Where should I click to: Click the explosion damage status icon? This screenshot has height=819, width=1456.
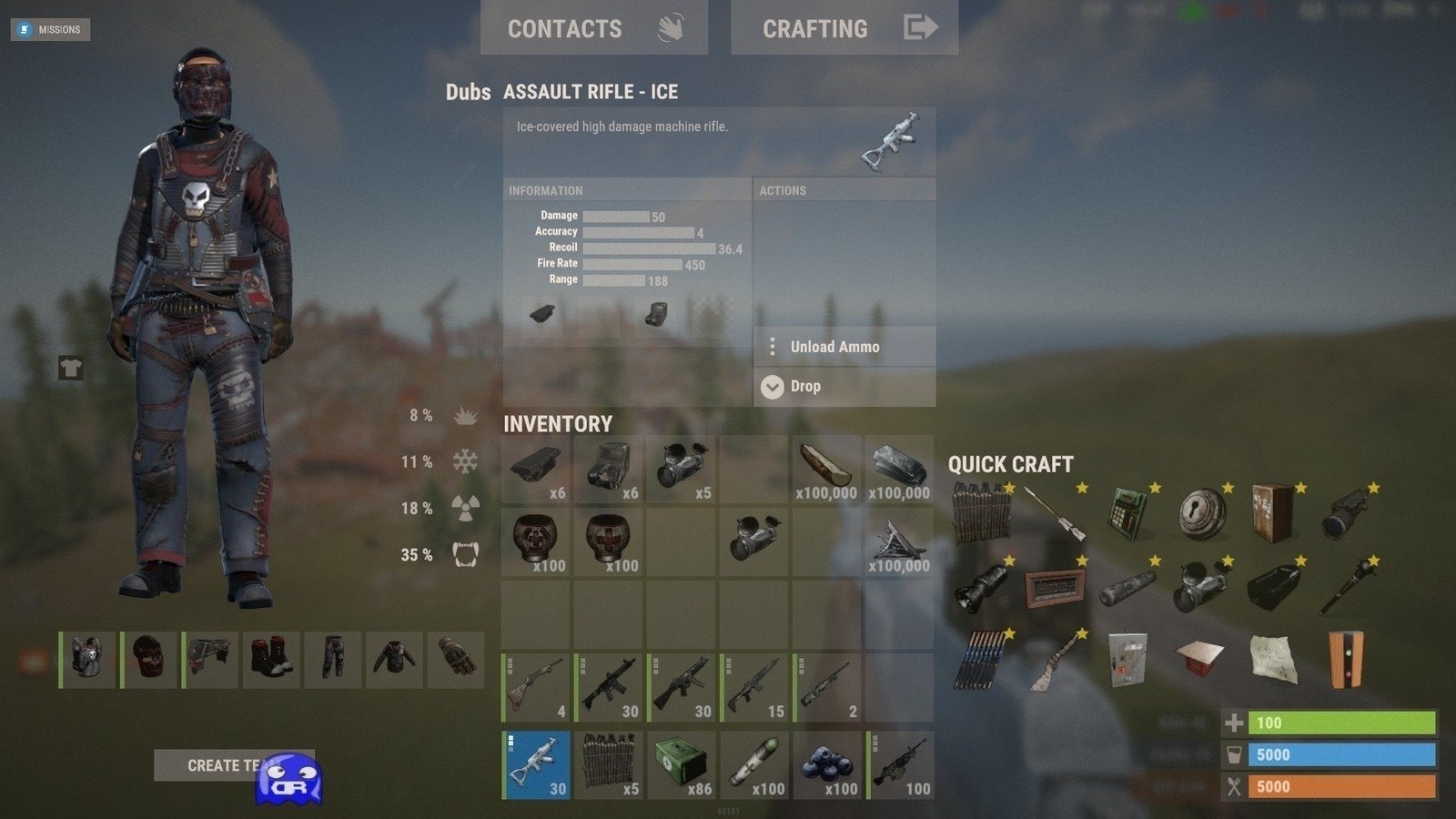click(464, 415)
